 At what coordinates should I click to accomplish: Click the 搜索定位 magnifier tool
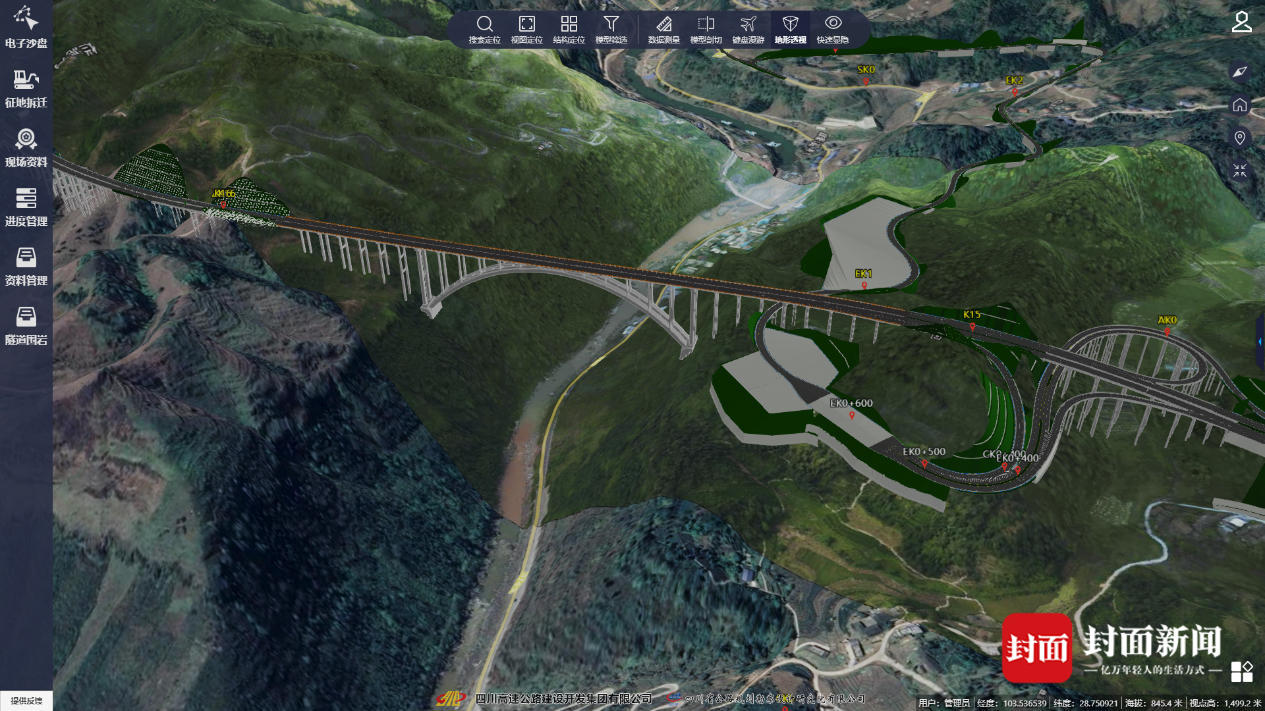(x=484, y=28)
